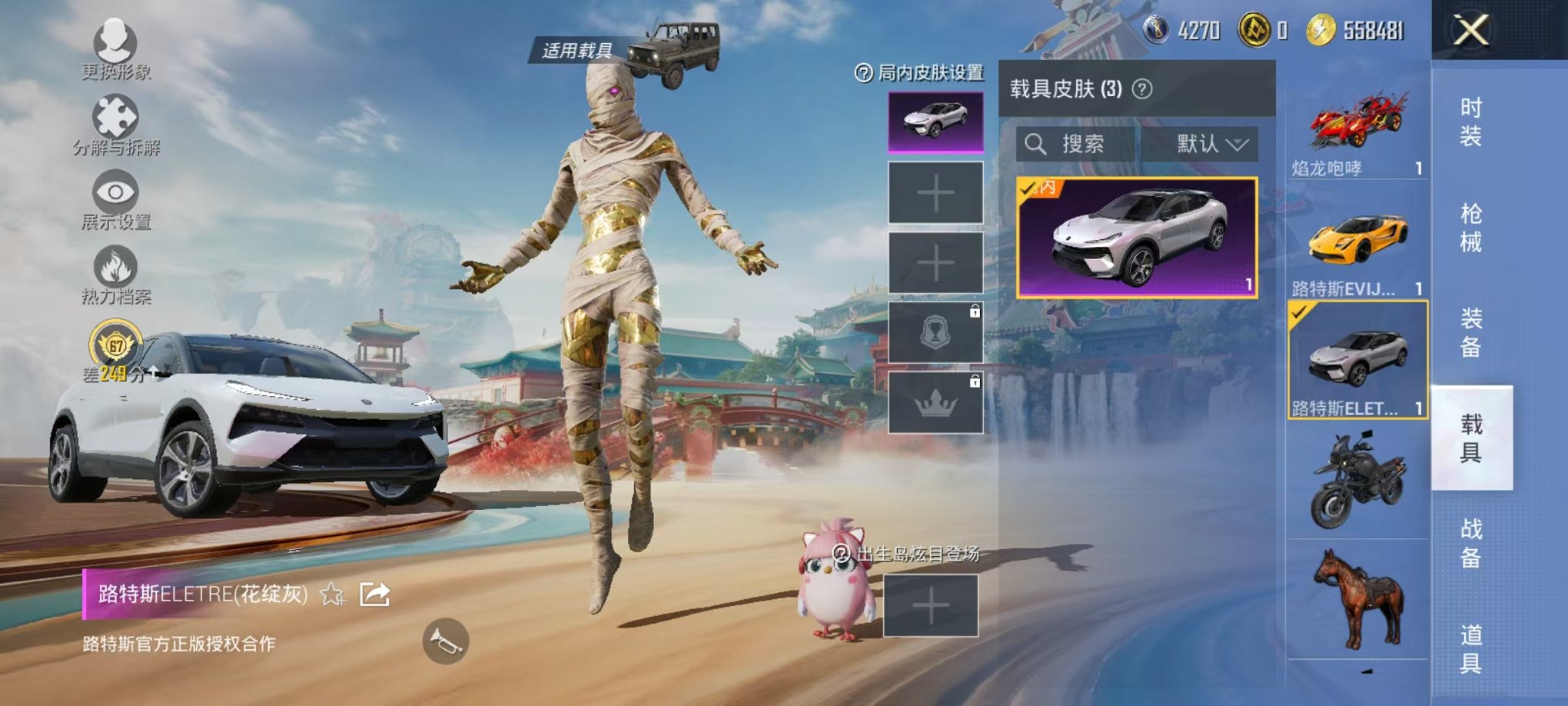Screen dimensions: 1568x706
Task: Open the 局内皮肤设置 help question mark
Action: (x=862, y=74)
